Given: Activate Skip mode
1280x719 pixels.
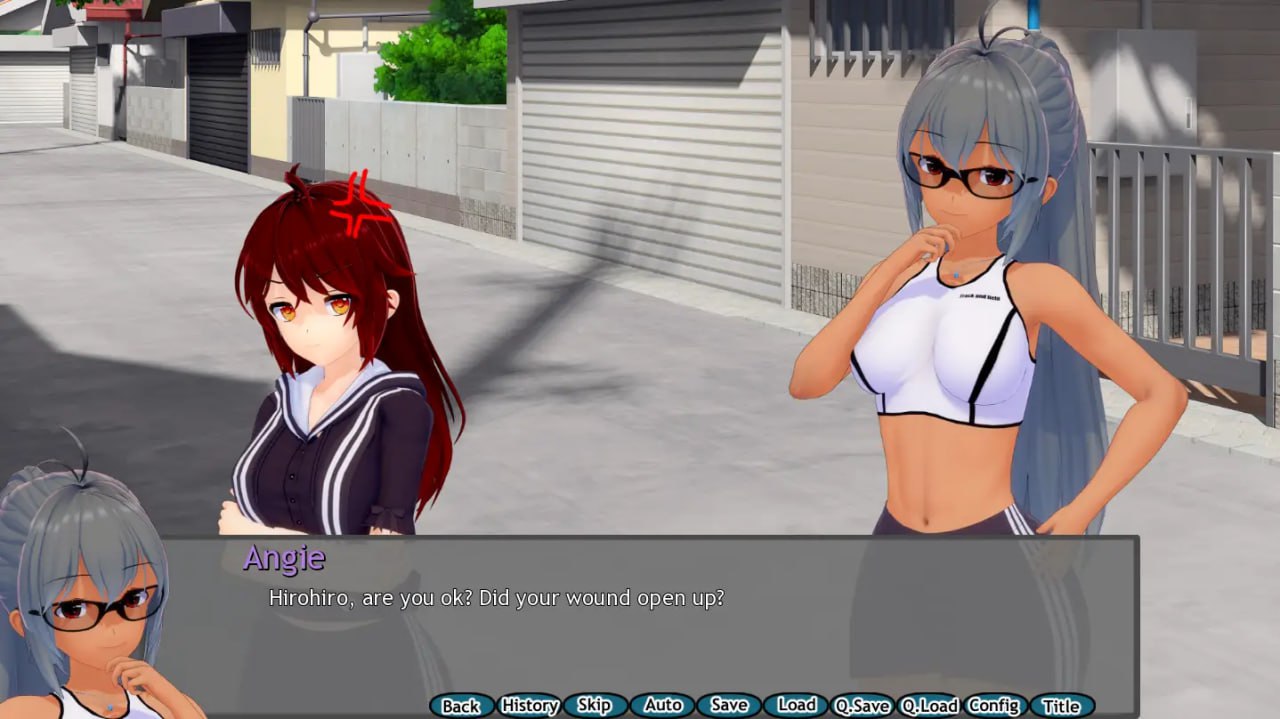Looking at the screenshot, I should 594,706.
